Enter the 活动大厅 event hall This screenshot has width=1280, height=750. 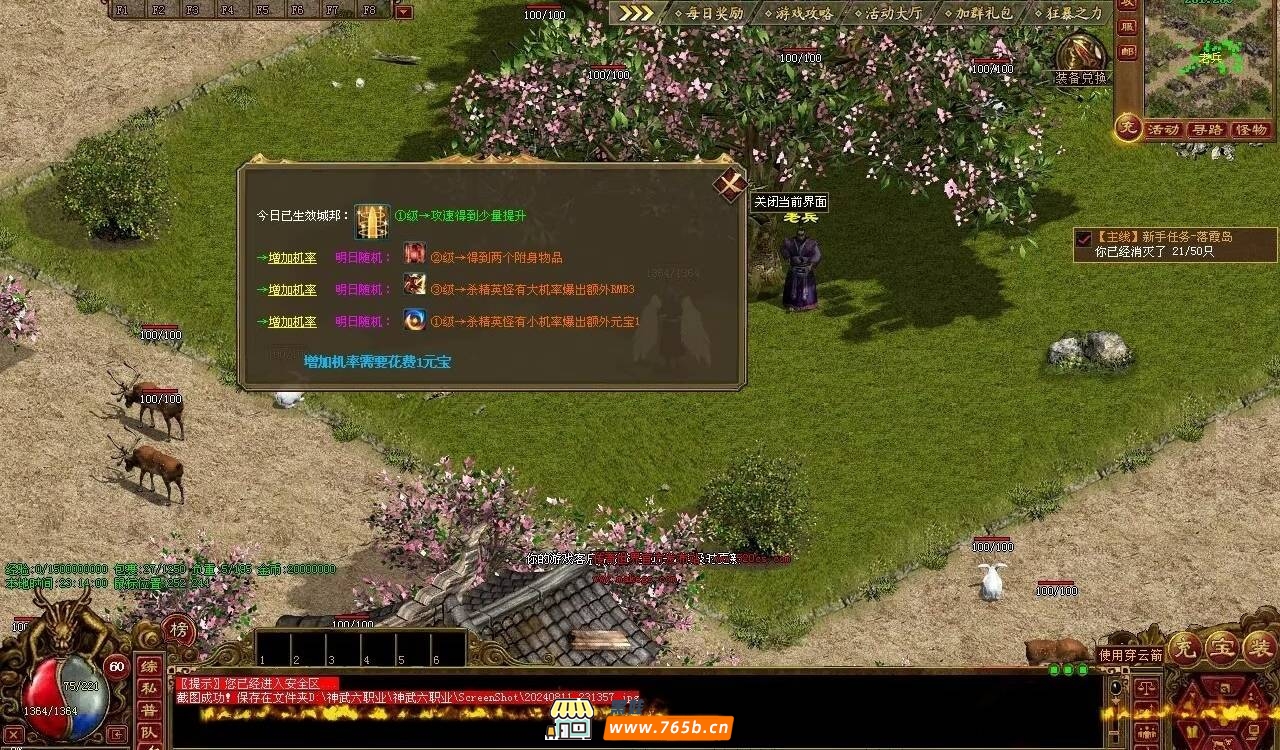click(887, 14)
